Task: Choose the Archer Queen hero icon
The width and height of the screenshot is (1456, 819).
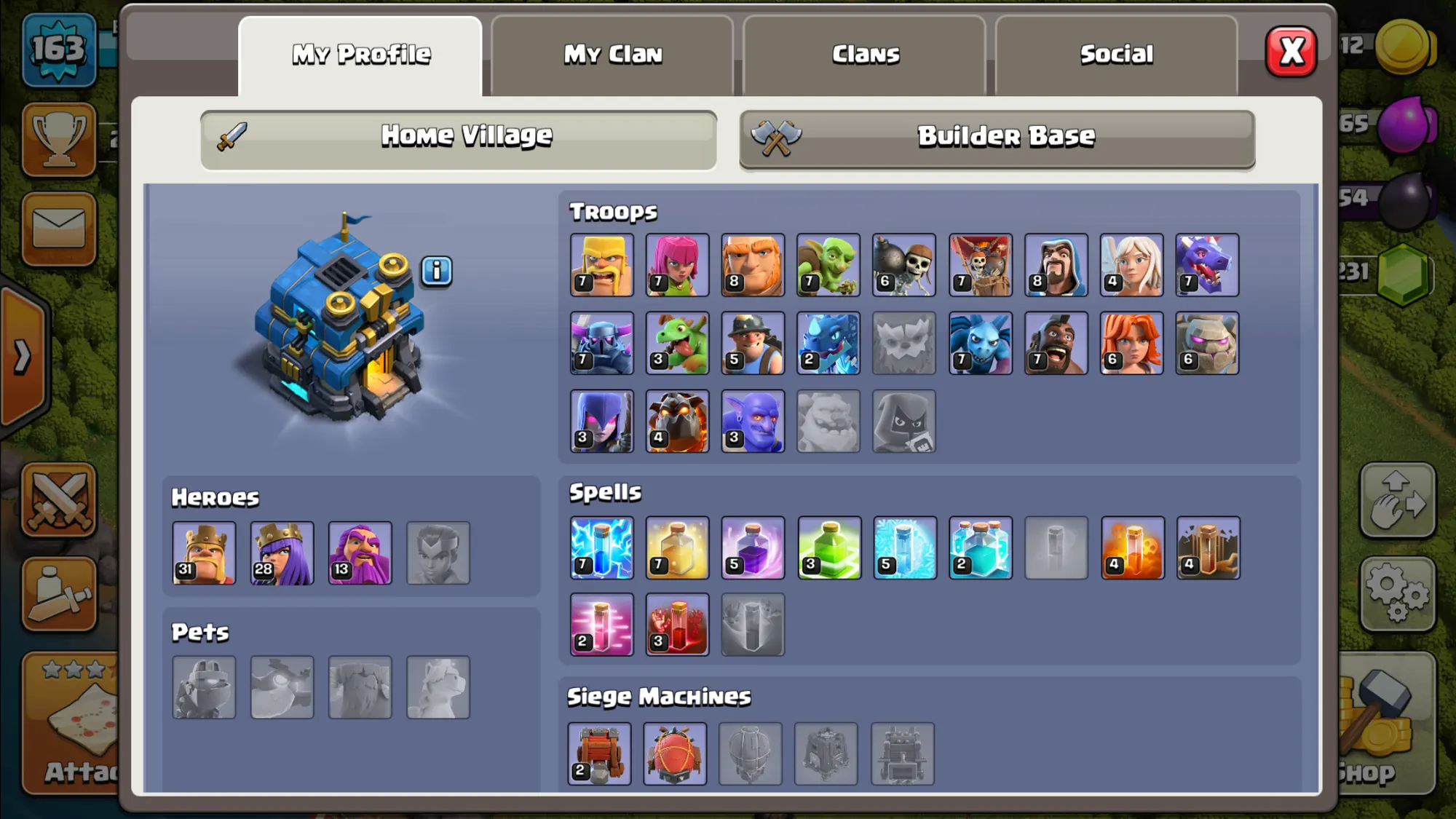Action: pos(282,553)
